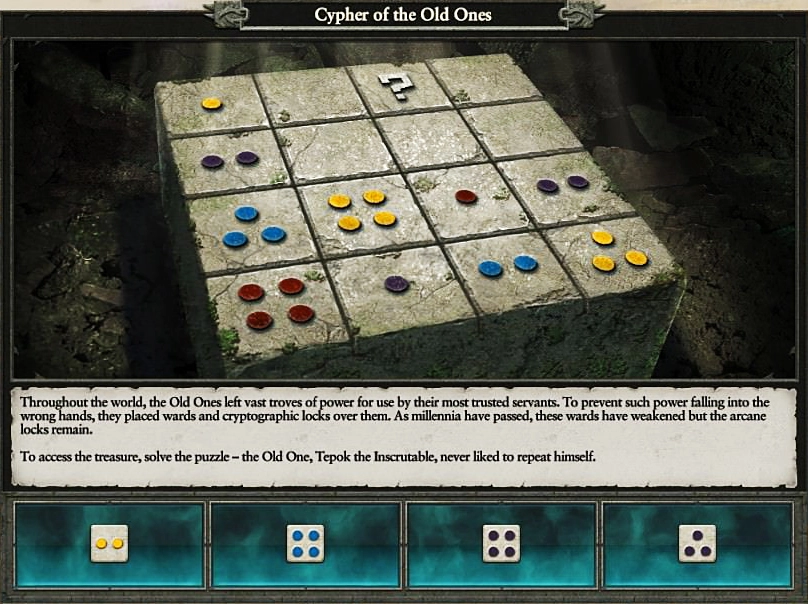Answer with the three purple dots tile
The height and width of the screenshot is (604, 808).
697,543
